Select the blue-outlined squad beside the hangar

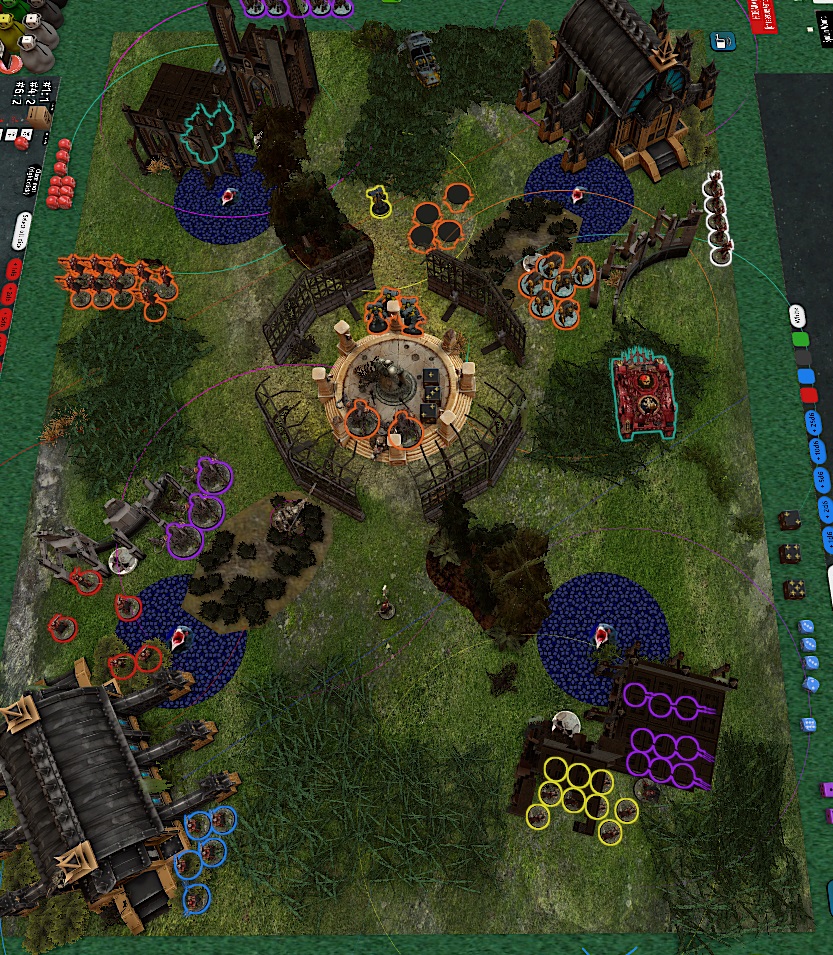[203, 848]
